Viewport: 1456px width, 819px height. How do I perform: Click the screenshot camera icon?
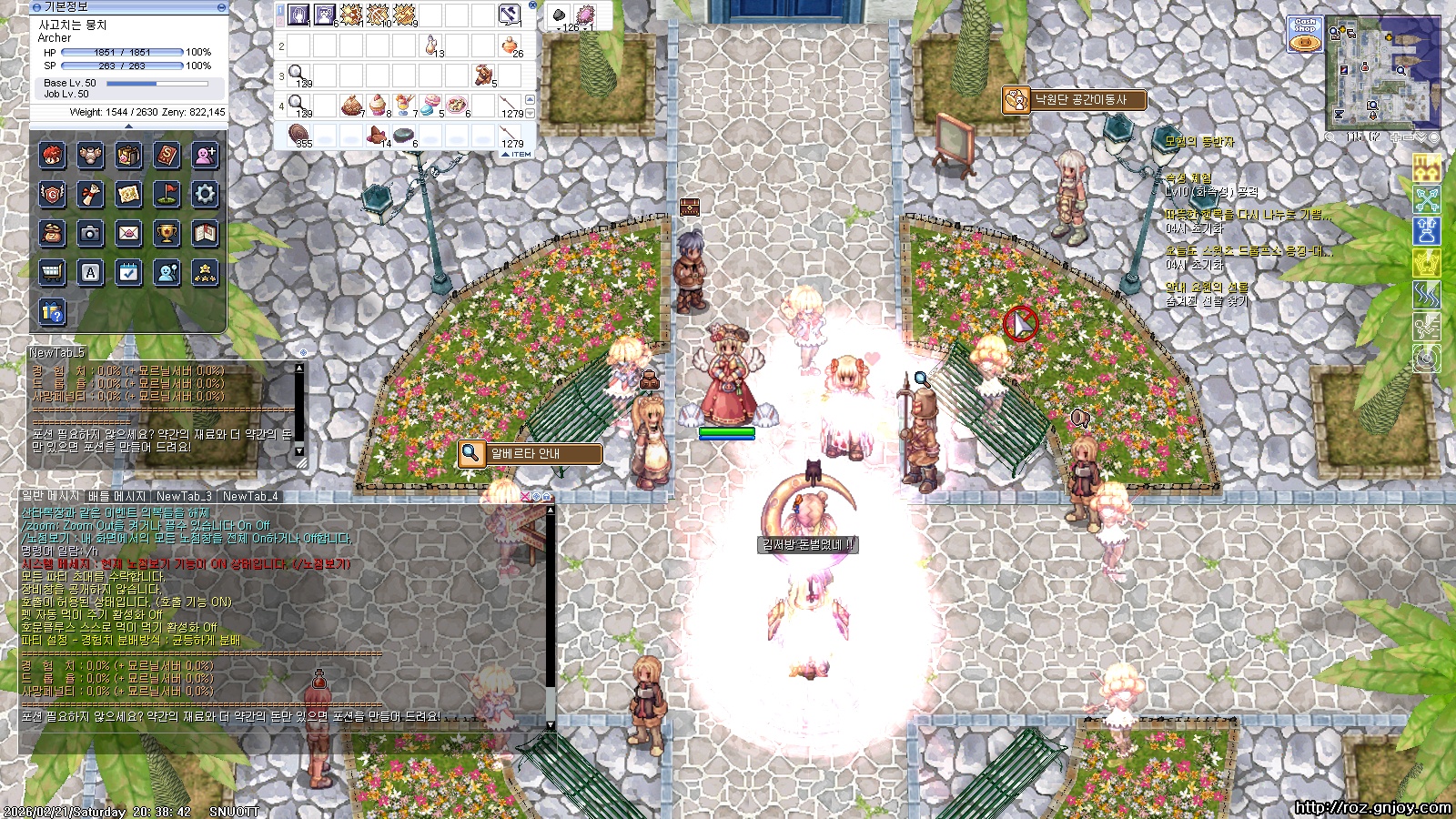click(x=90, y=233)
